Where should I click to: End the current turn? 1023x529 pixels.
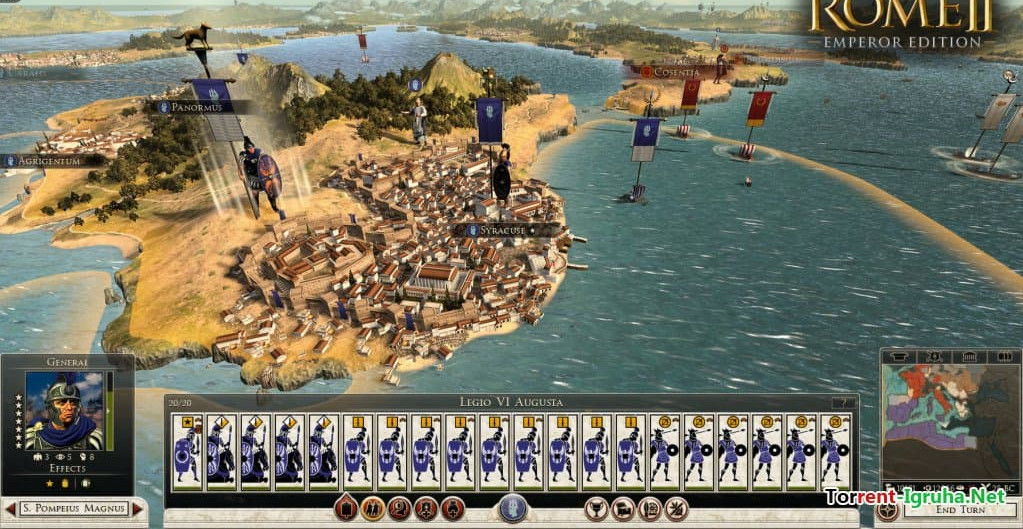coord(950,510)
